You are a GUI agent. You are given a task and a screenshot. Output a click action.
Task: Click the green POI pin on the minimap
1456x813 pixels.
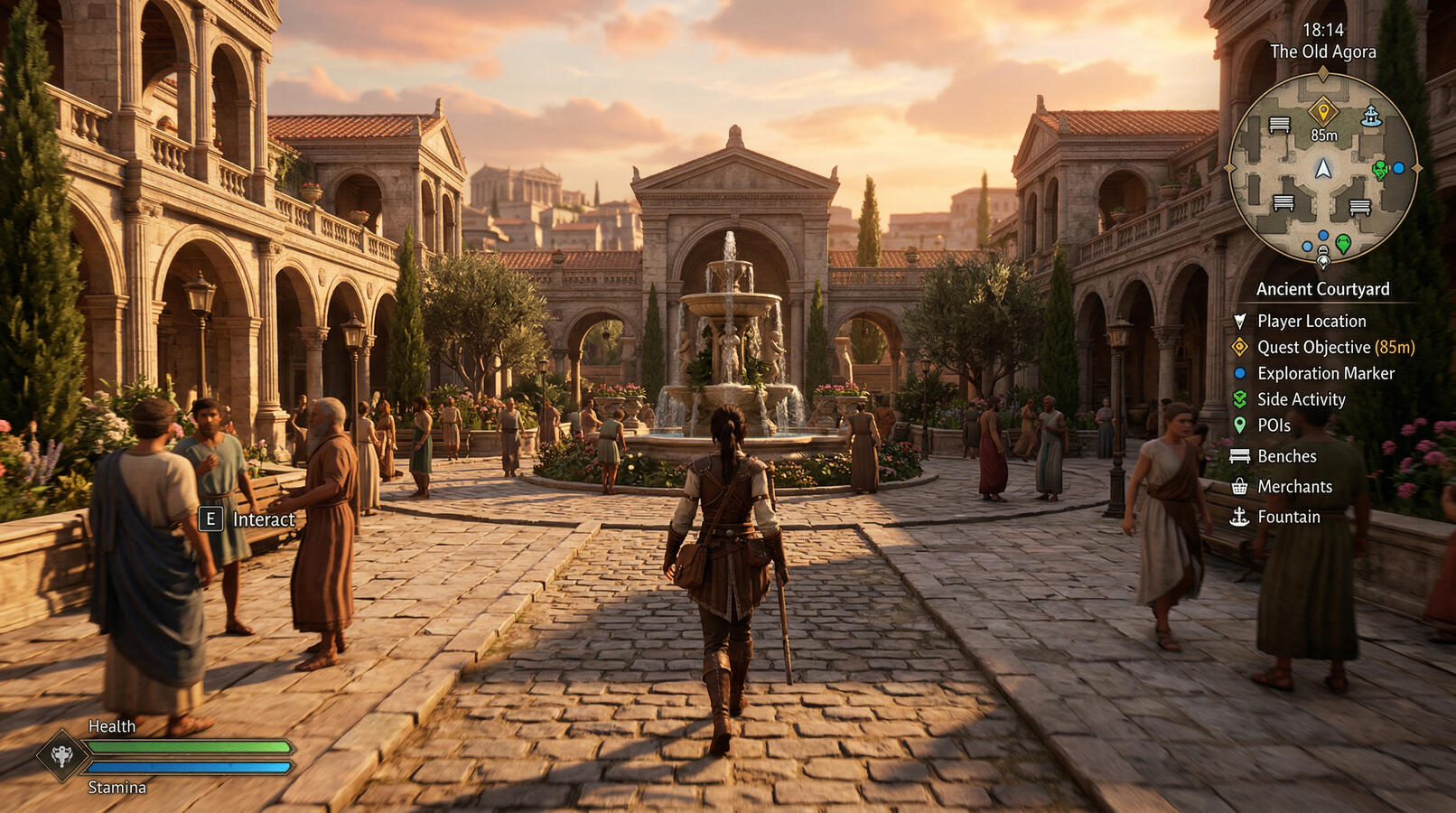point(1343,243)
